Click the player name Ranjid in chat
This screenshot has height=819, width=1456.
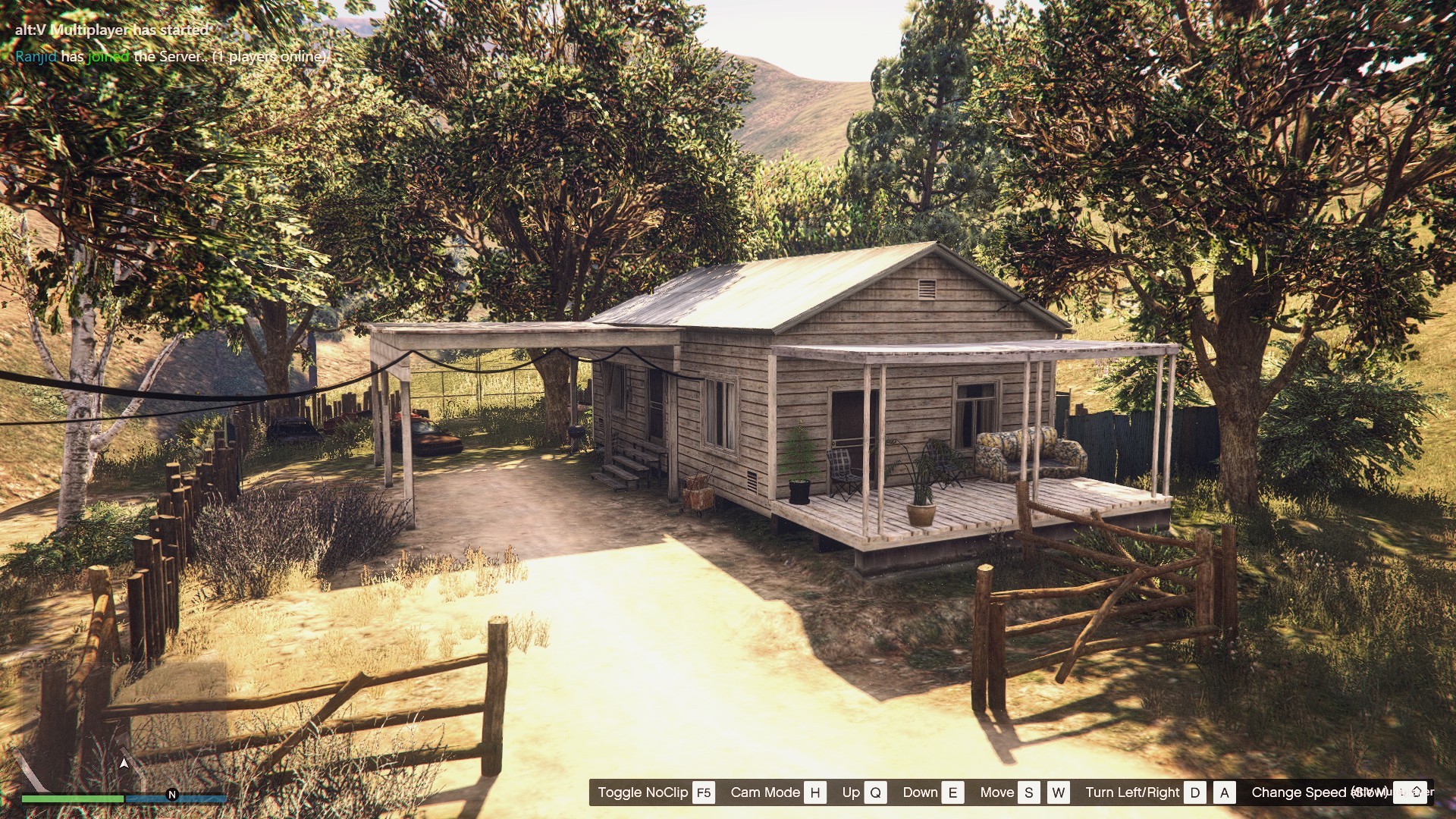click(x=36, y=57)
